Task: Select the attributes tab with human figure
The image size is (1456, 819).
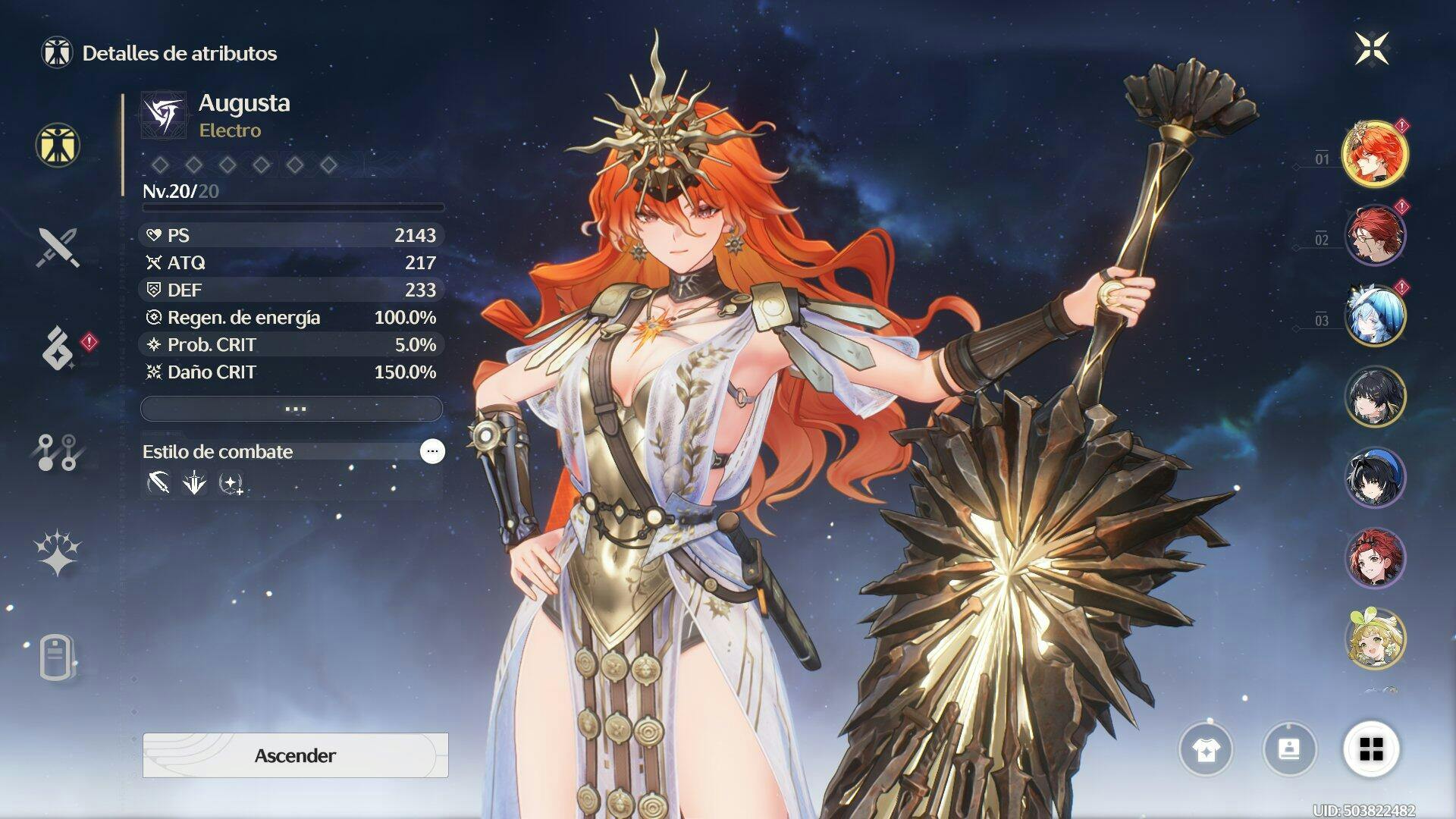Action: click(58, 145)
